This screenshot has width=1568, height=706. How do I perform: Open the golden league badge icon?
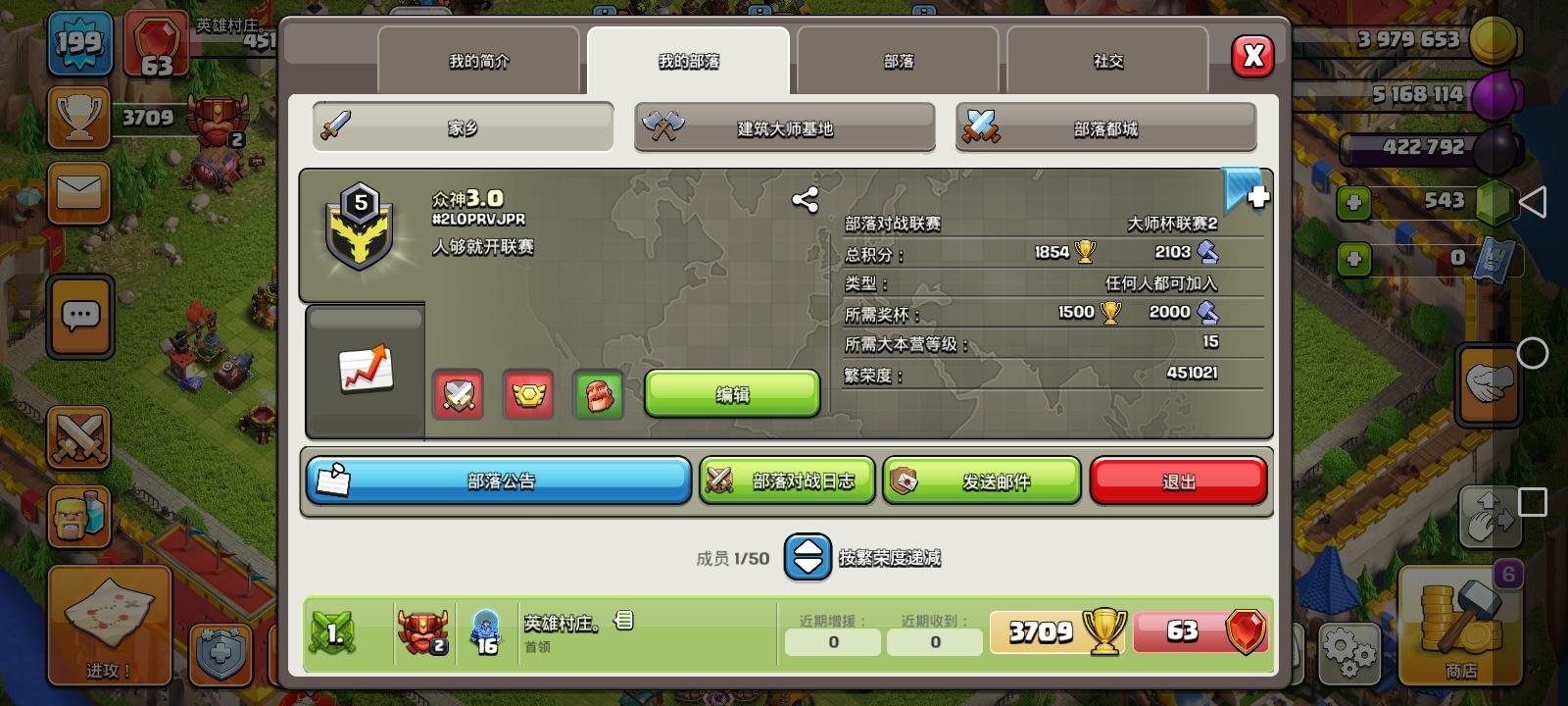[x=528, y=394]
